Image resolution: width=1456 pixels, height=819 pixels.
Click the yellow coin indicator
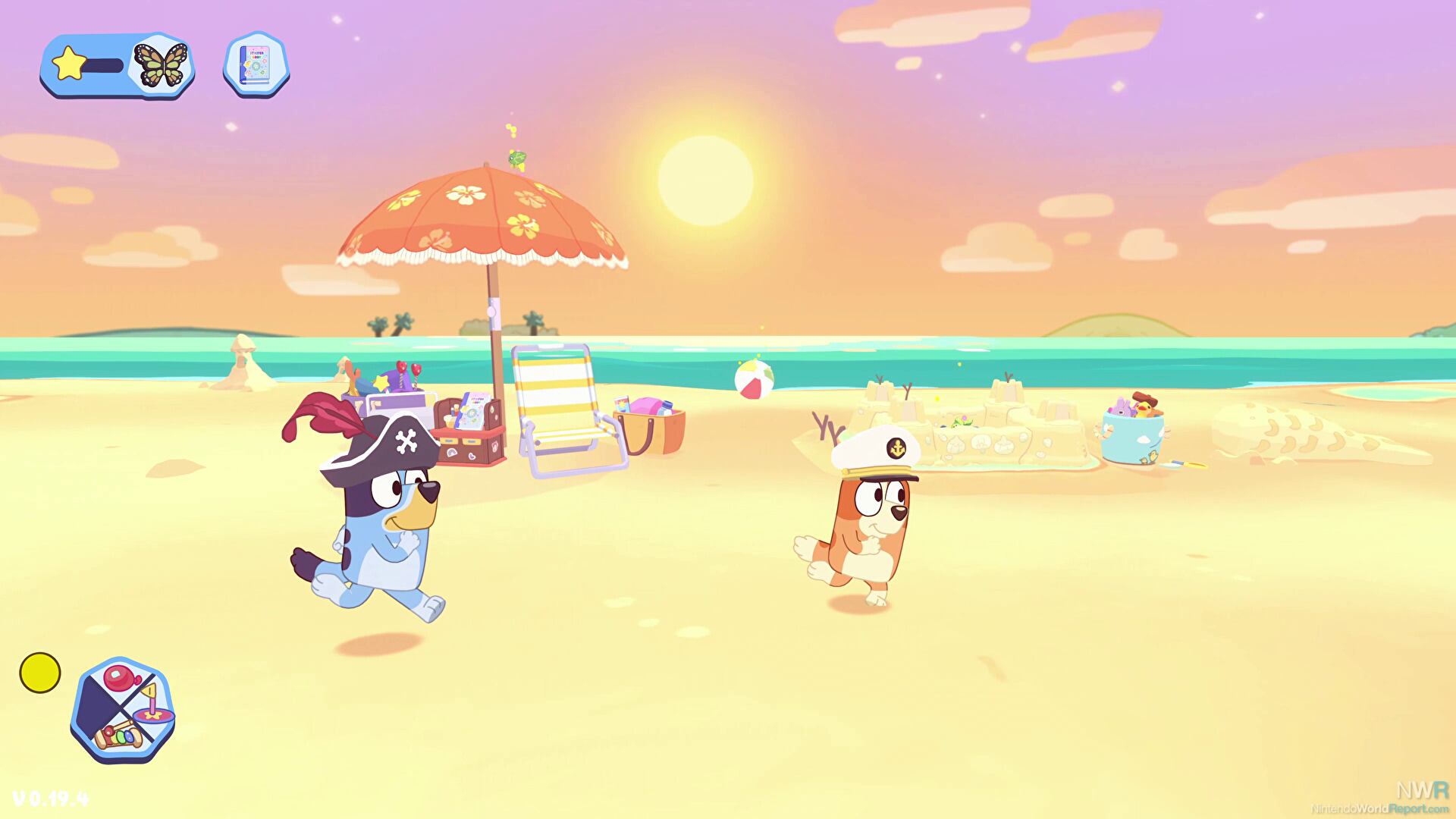(x=39, y=670)
